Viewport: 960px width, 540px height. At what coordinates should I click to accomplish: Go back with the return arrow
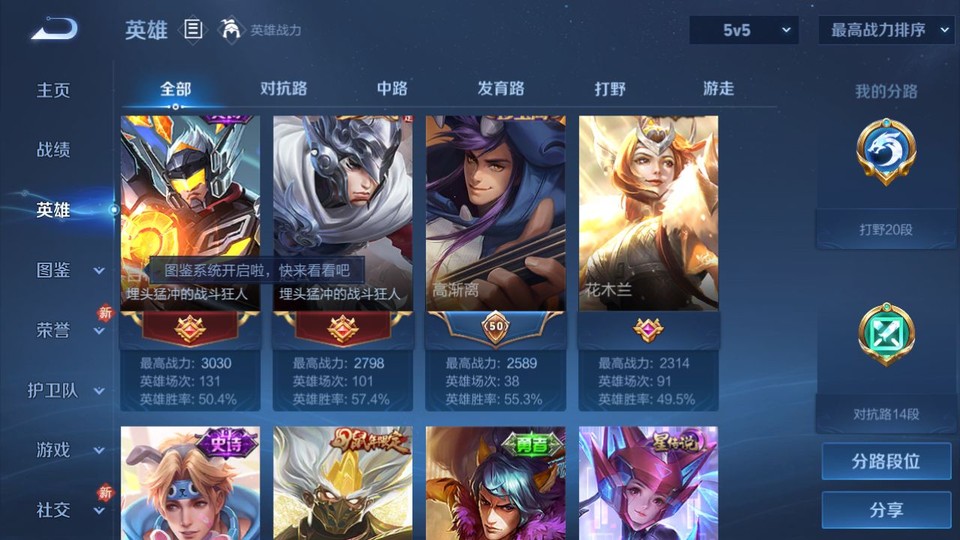53,30
